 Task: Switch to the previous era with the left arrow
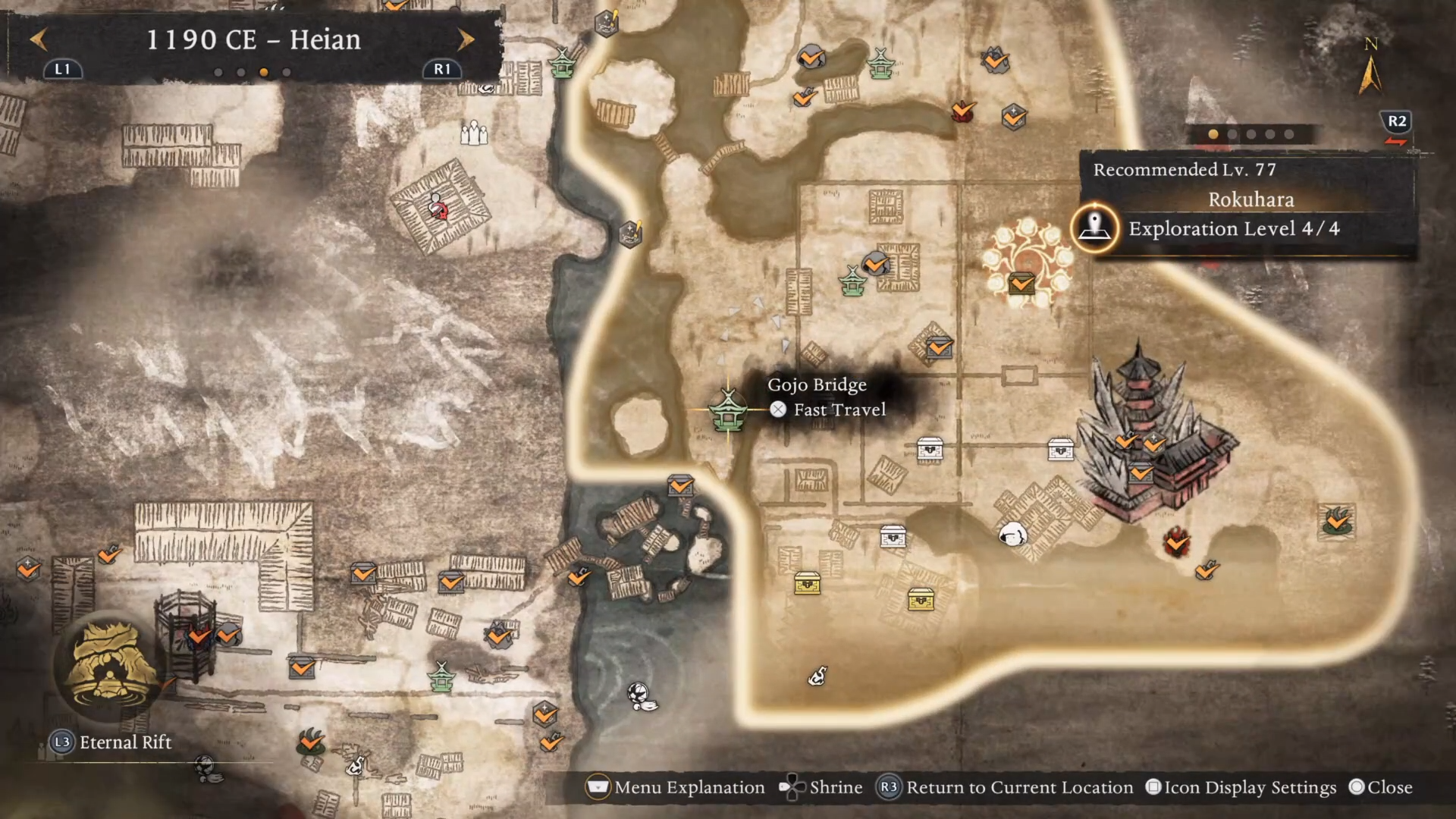[x=39, y=39]
